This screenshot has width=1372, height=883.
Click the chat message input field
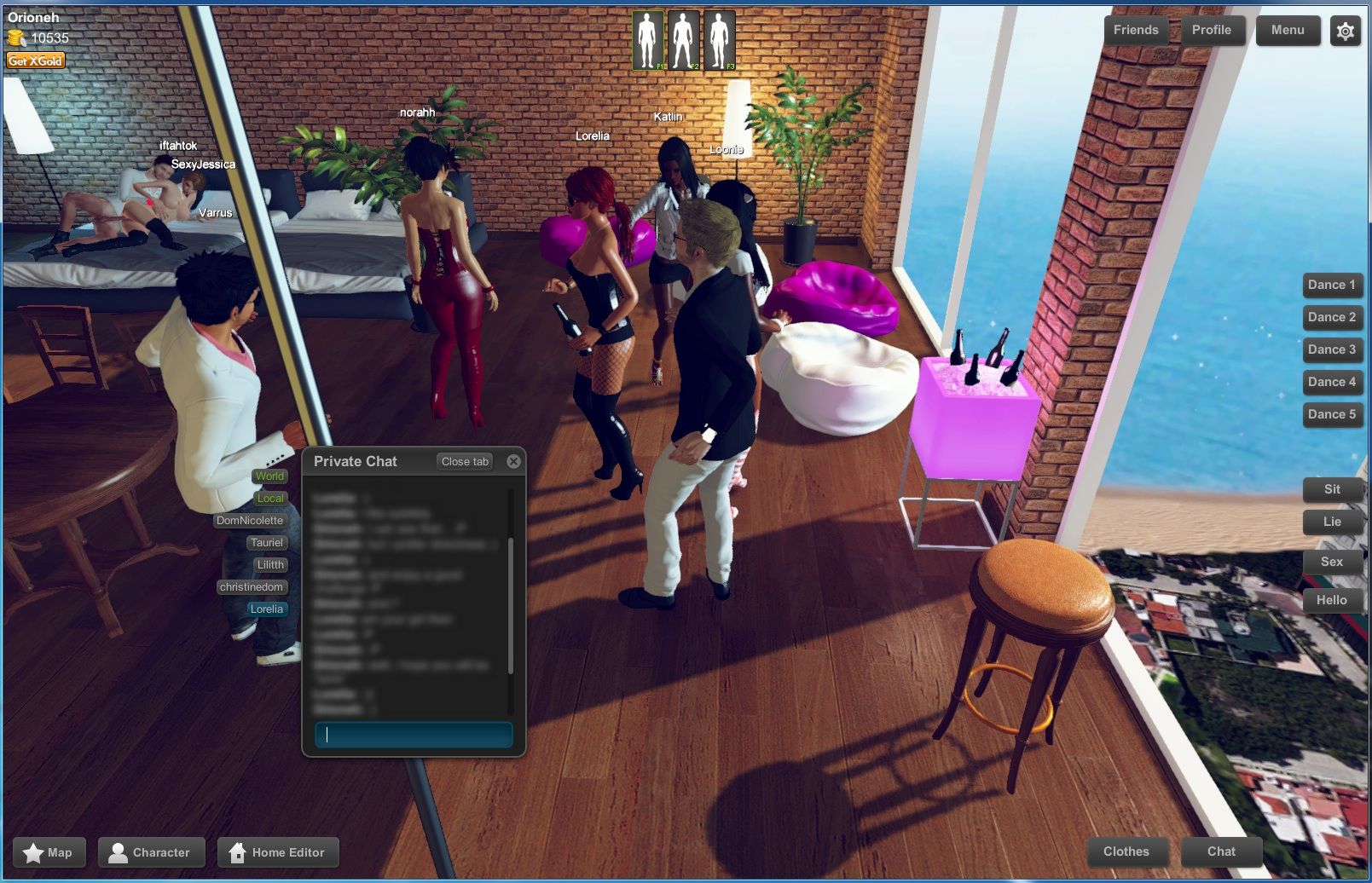(x=413, y=734)
